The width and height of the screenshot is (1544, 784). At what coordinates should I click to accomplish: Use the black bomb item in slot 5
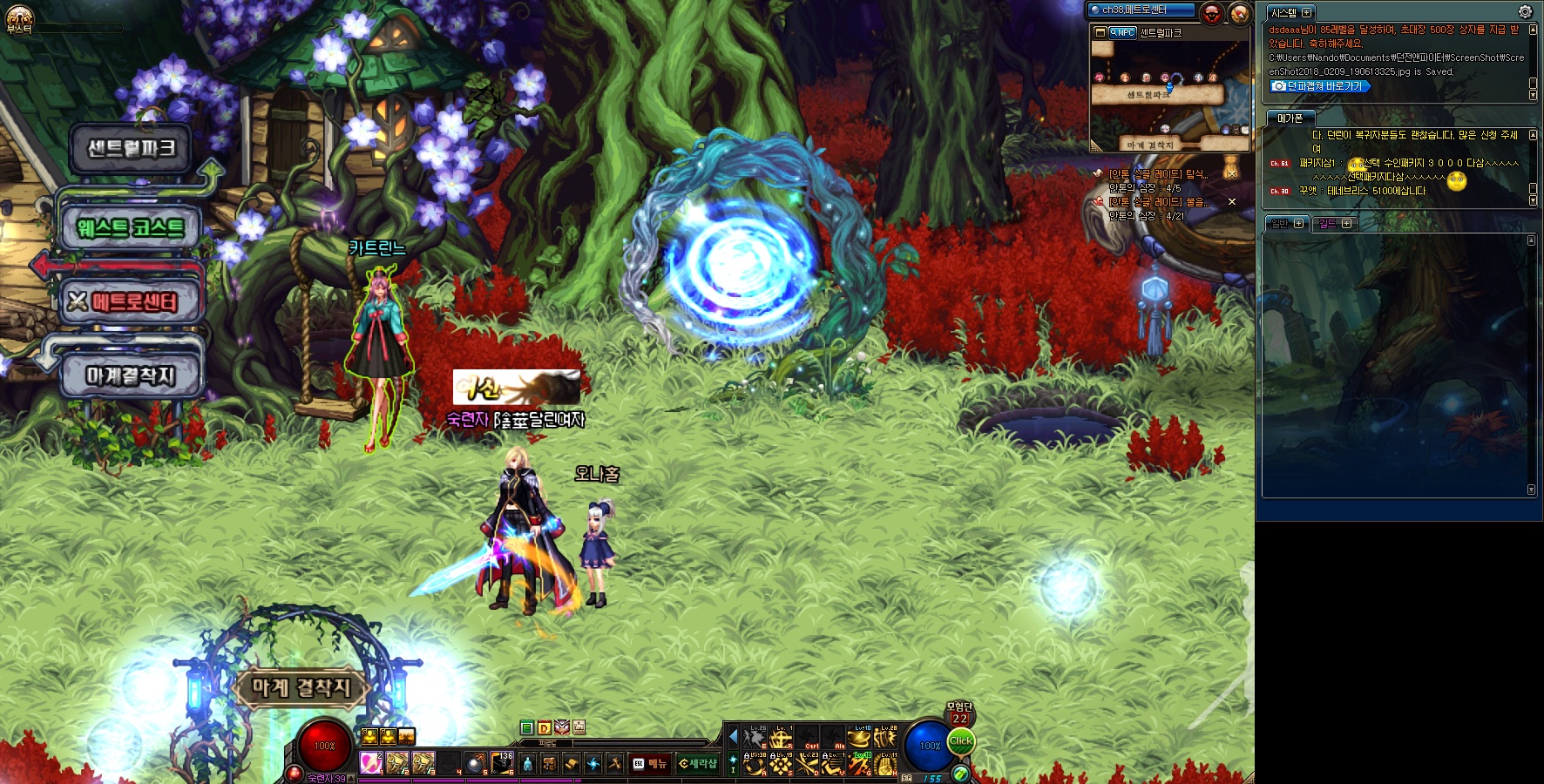coord(476,764)
